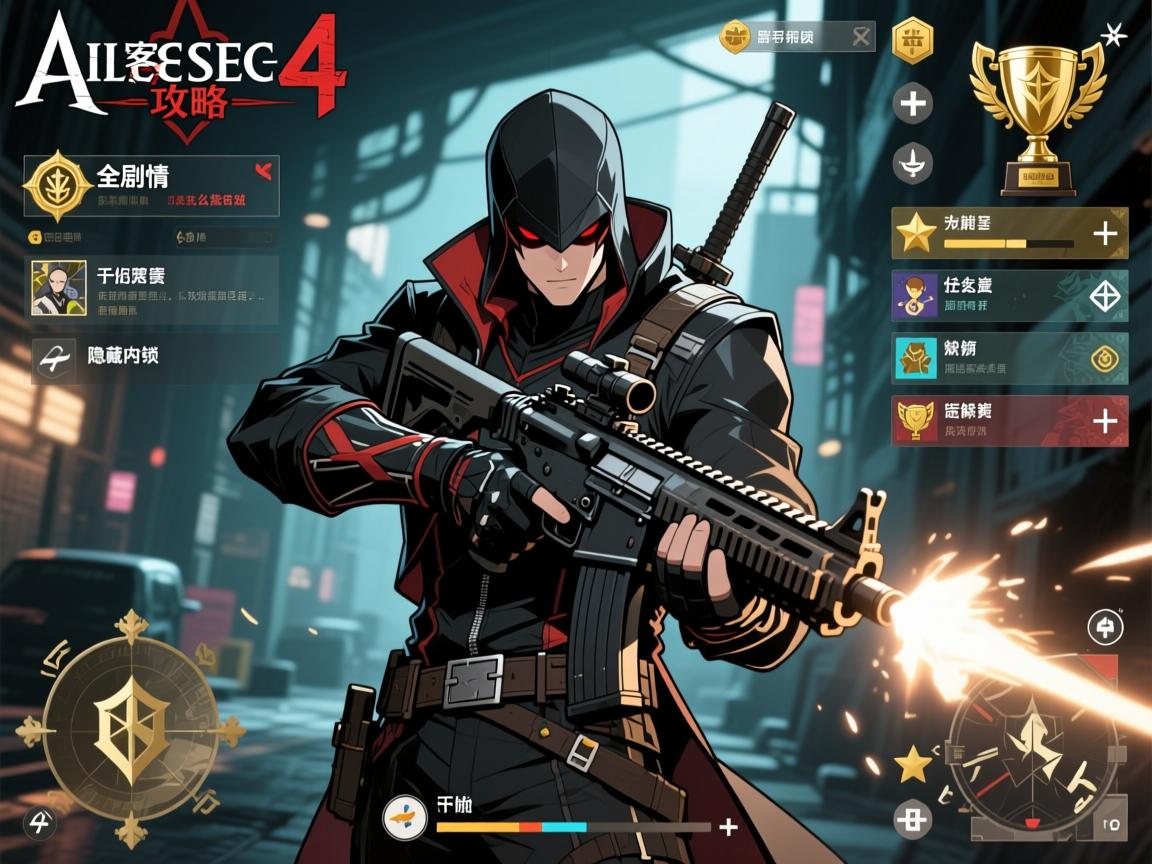
Task: Click the plus on the red trophy row
Action: 1104,421
